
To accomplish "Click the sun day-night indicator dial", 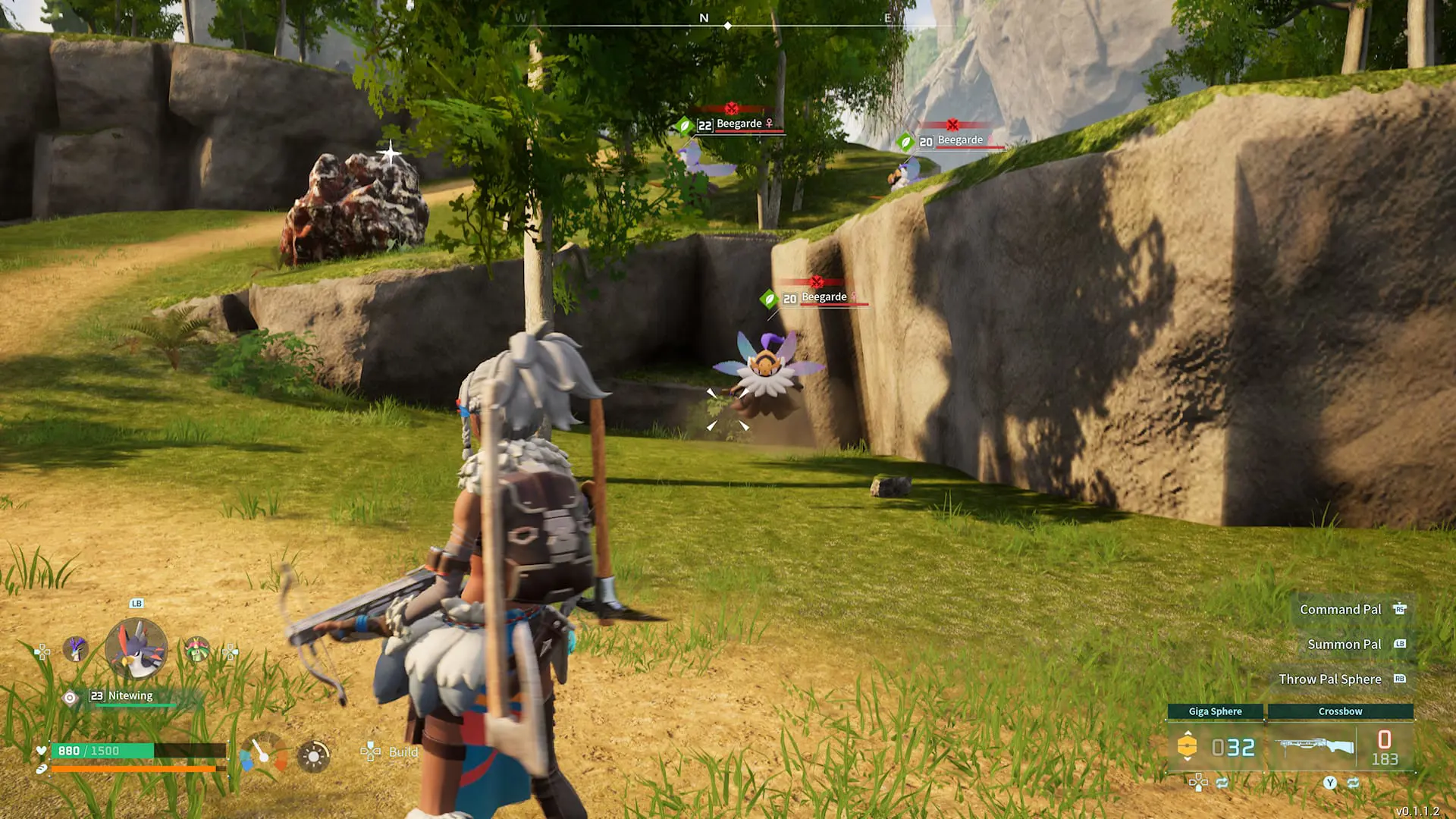I will point(315,757).
